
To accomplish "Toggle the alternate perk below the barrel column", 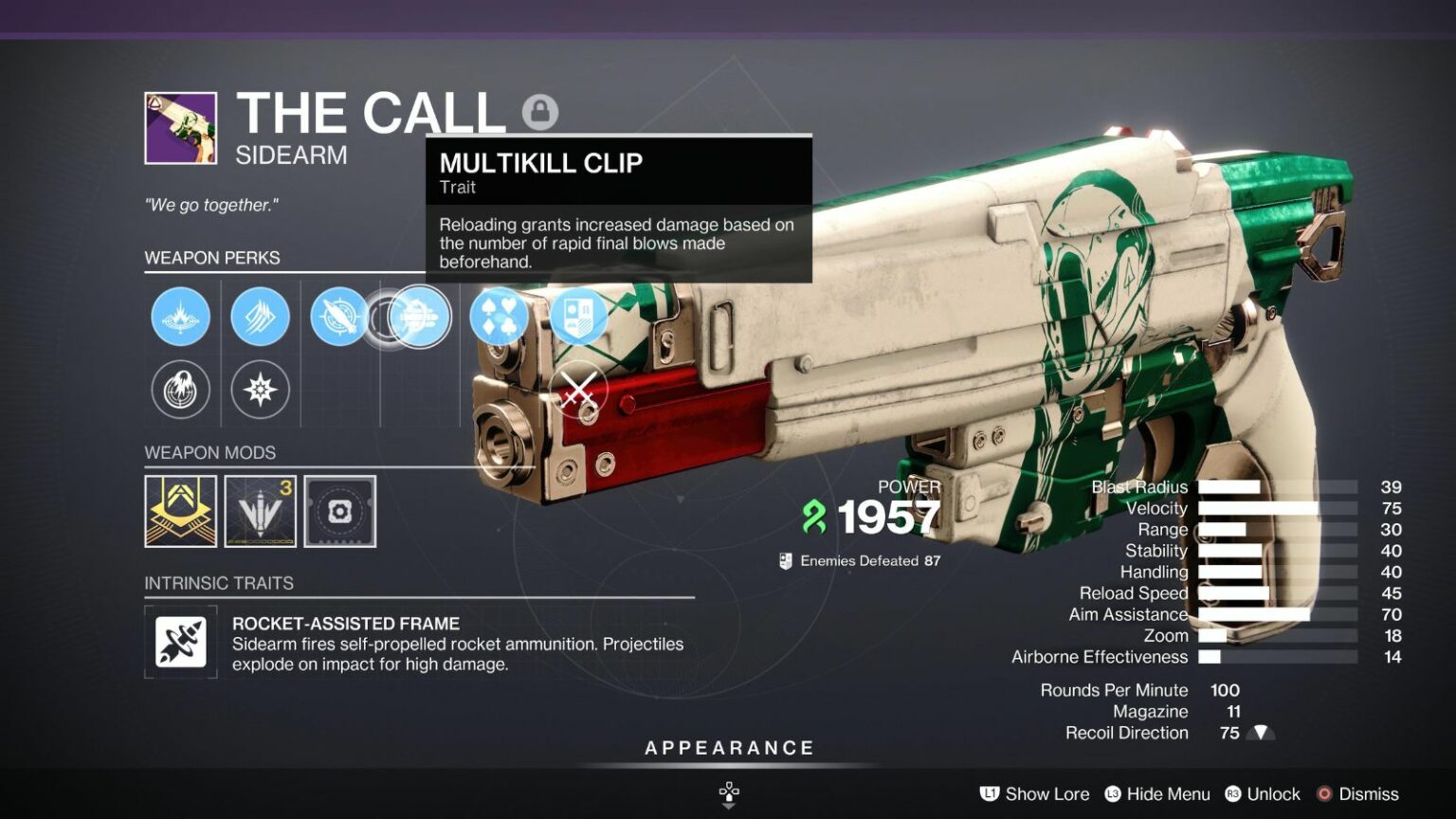I will (x=180, y=390).
